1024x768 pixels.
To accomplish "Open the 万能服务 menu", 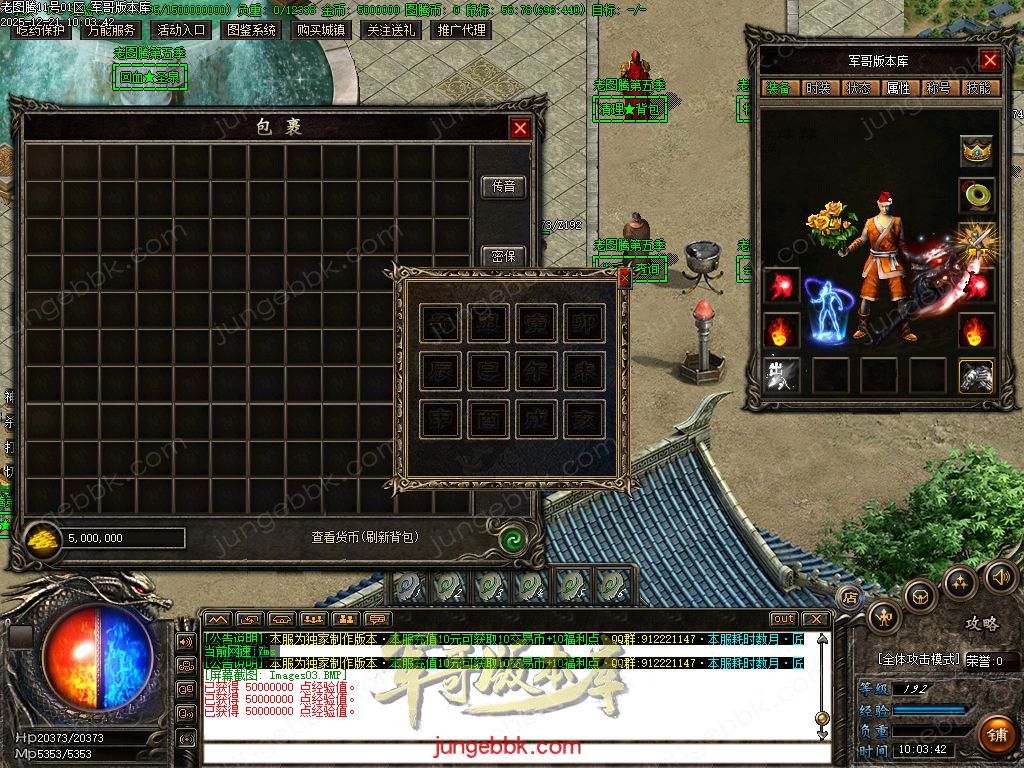I will coord(111,30).
